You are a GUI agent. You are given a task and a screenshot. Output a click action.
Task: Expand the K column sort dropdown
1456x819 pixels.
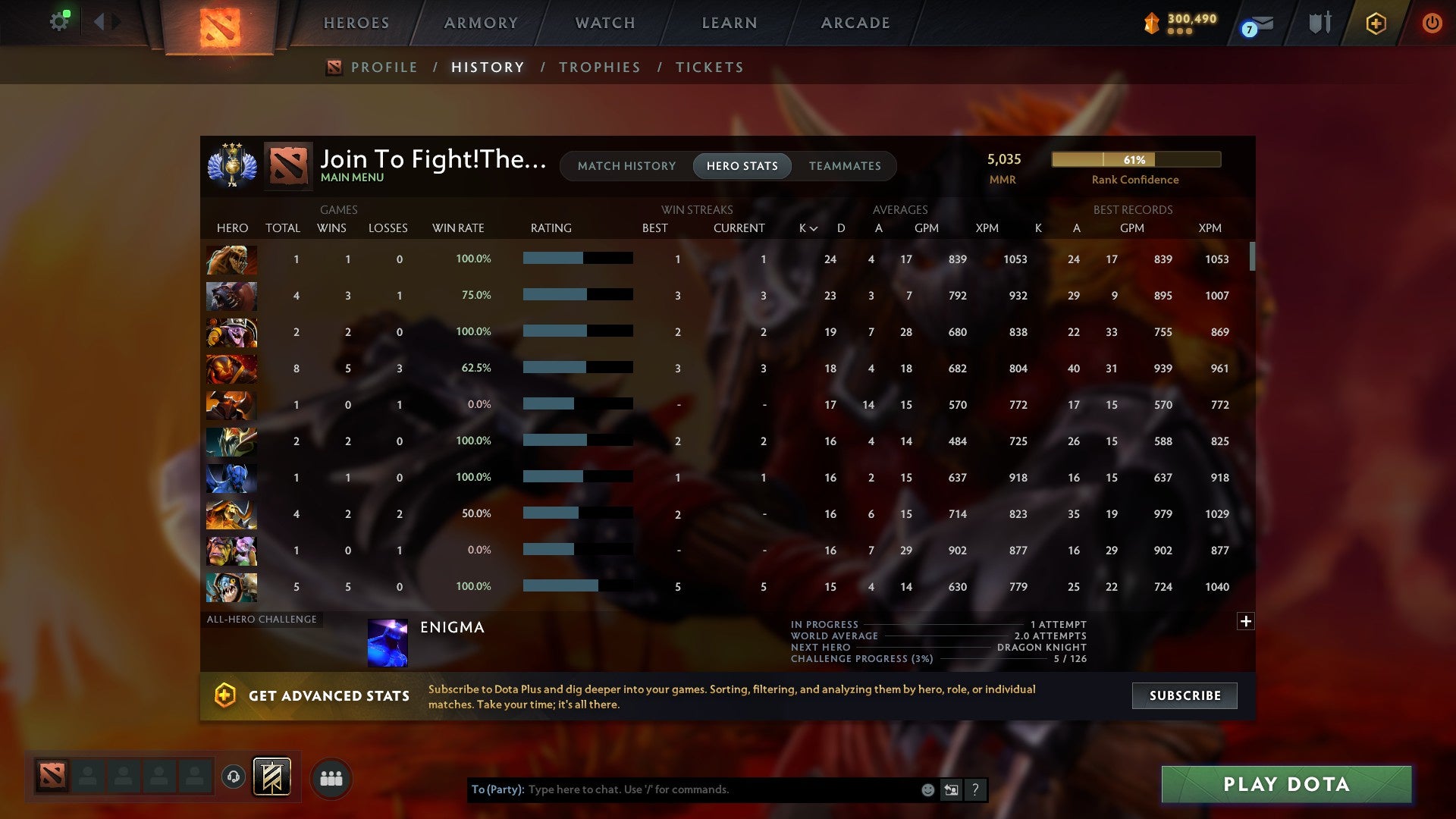coord(806,227)
